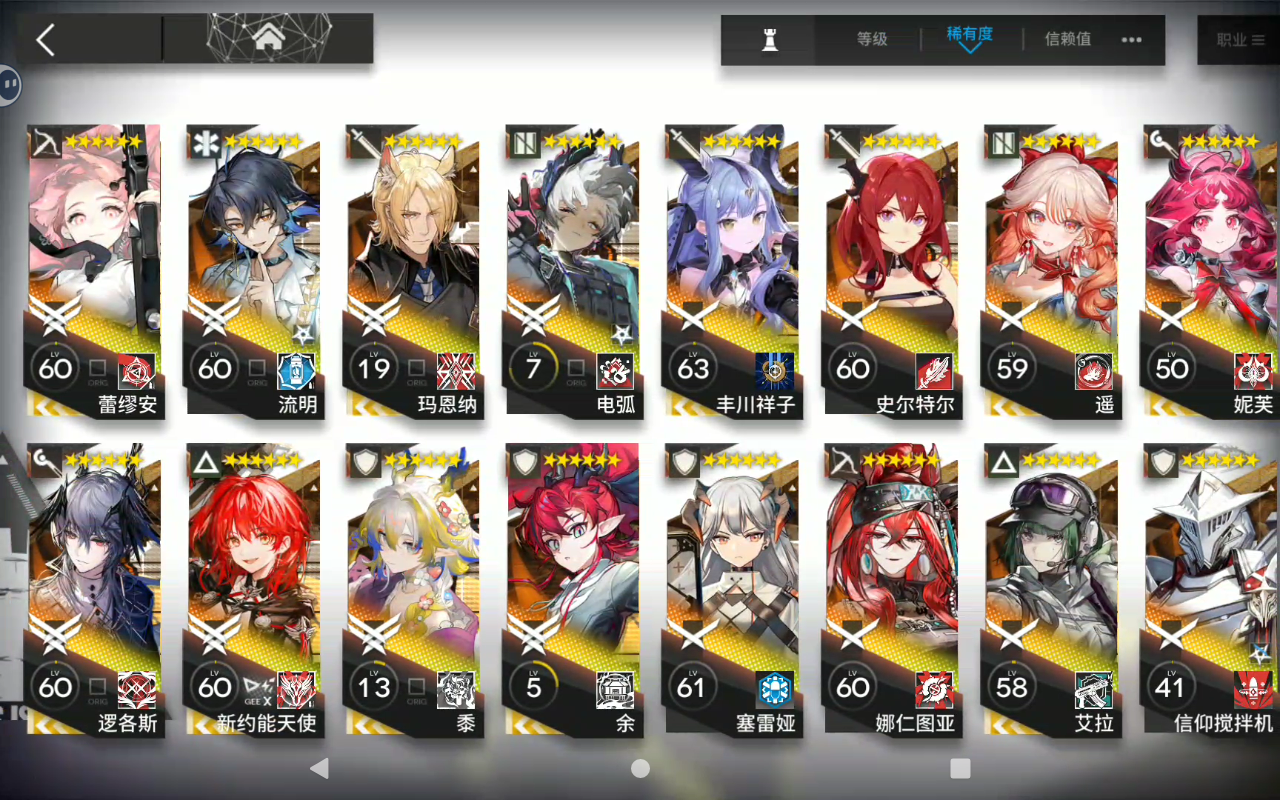Click the home icon in the top bar
Screen dimensions: 1280x800
268,38
